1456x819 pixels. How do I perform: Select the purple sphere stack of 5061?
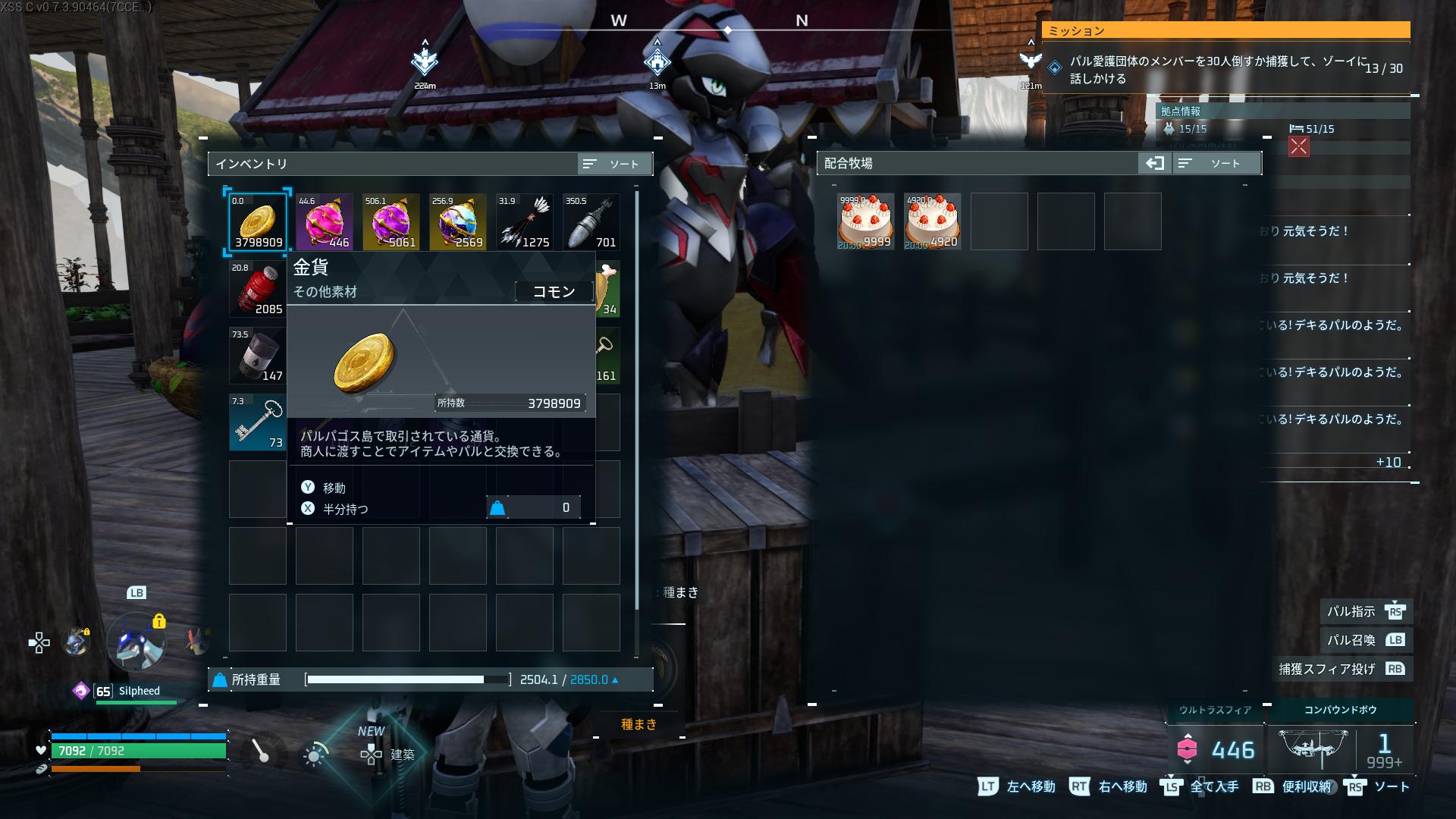tap(391, 221)
